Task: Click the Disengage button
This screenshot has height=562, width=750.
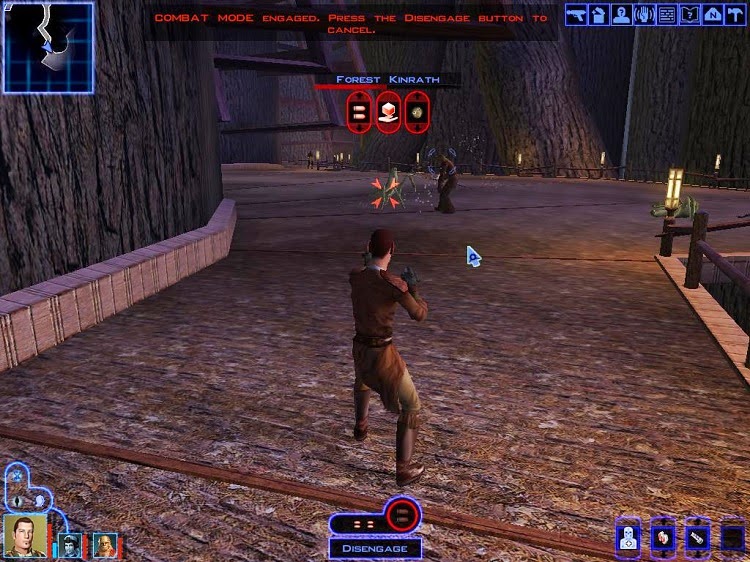Action: coord(375,548)
